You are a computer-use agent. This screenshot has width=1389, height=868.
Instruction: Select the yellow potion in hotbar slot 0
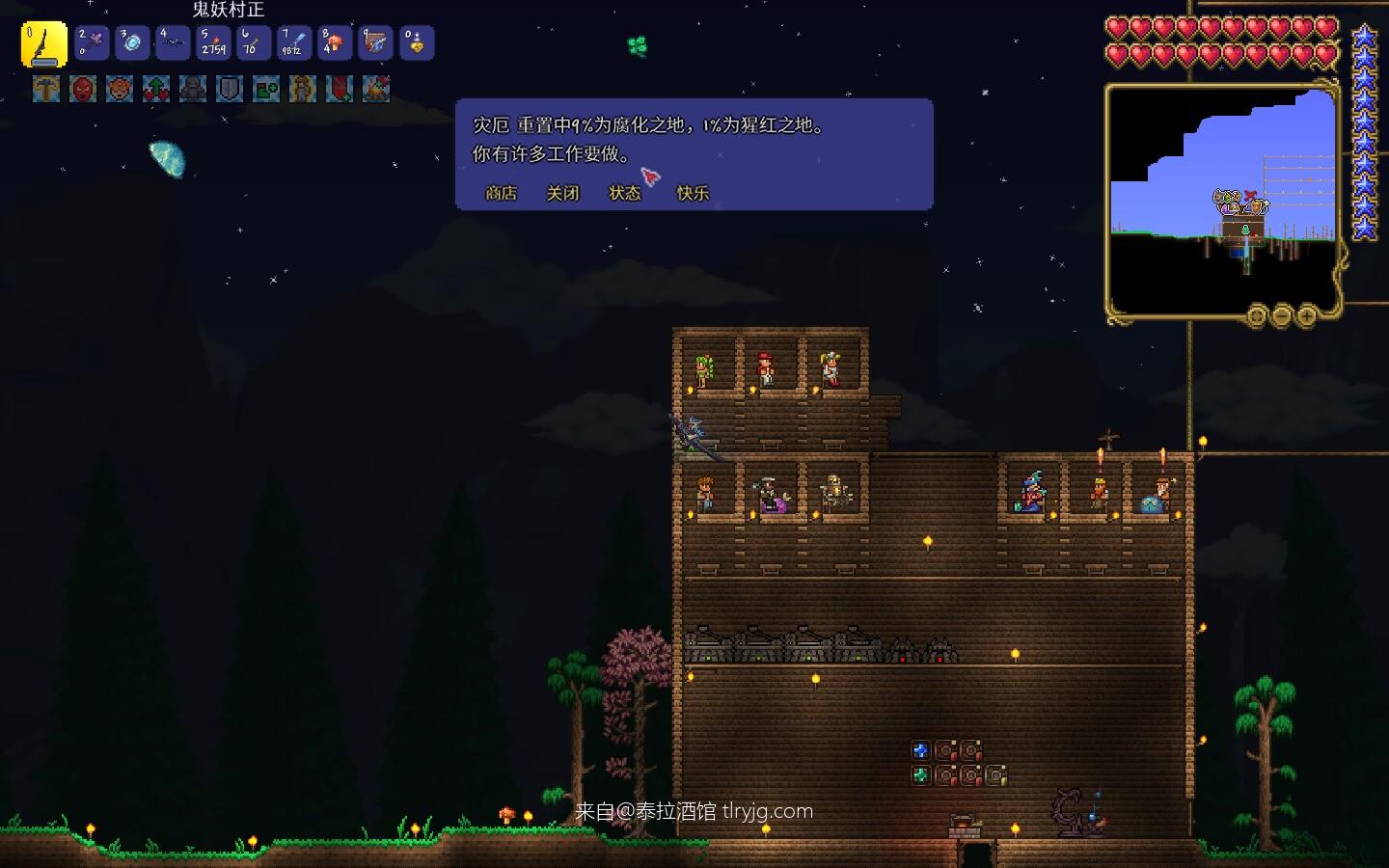click(417, 43)
